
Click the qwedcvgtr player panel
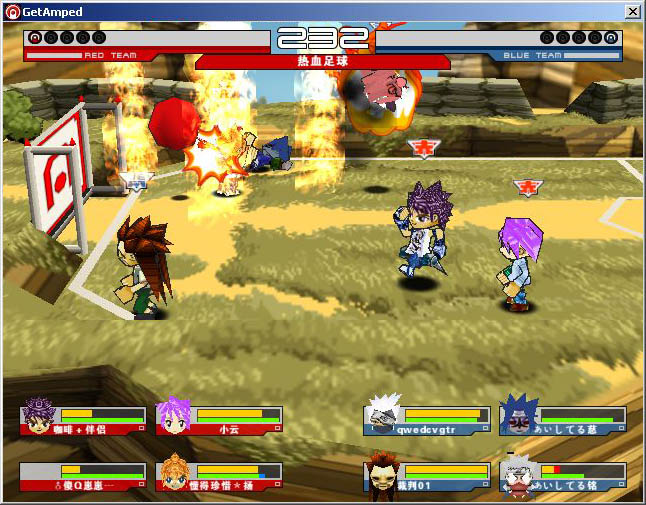click(427, 419)
